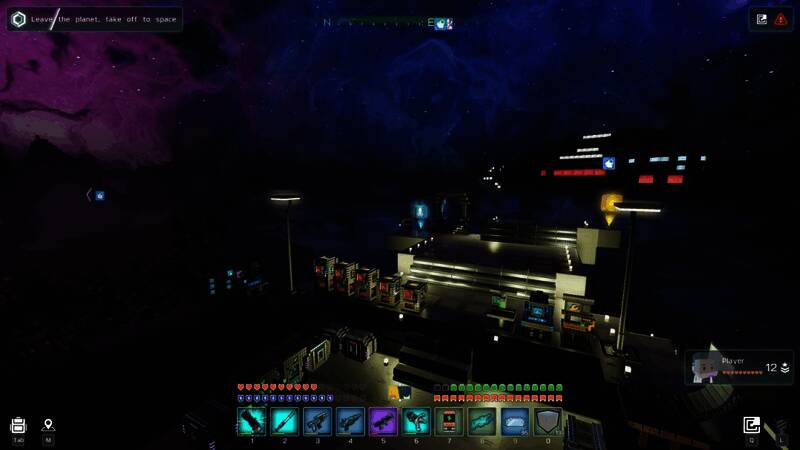Open the quest tracker "Leave the planet"

(95, 19)
